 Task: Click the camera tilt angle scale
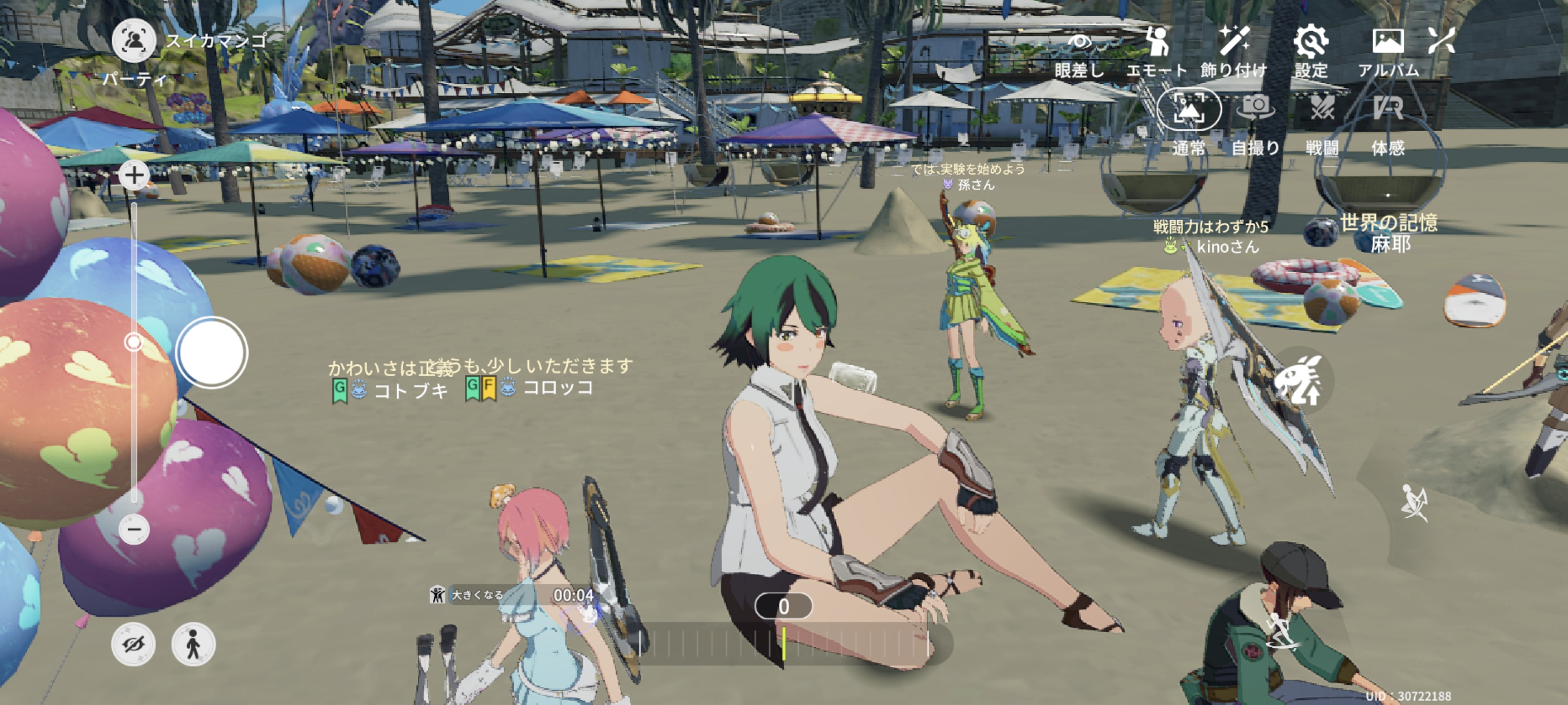pos(784,644)
